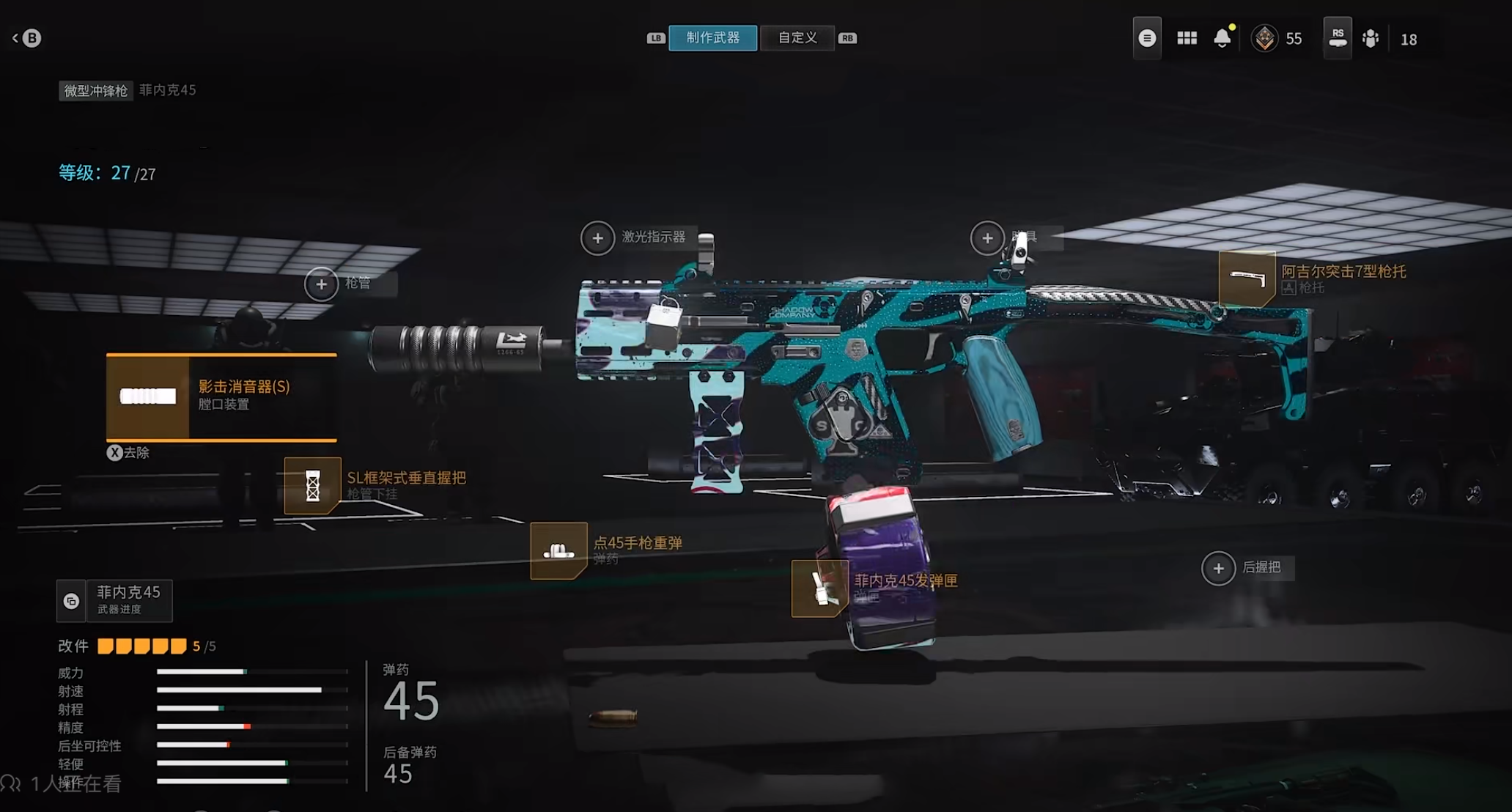Select the 菲内克45发弹匣 magazine slot
This screenshot has width=1512, height=812.
[x=820, y=588]
